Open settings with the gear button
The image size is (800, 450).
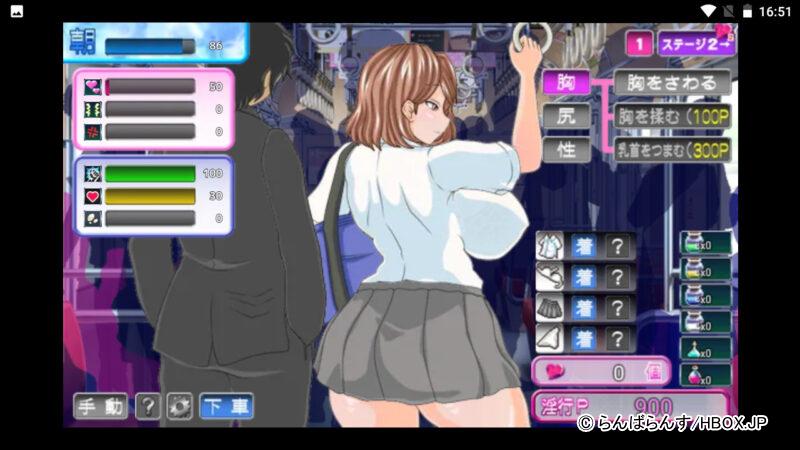tap(178, 406)
